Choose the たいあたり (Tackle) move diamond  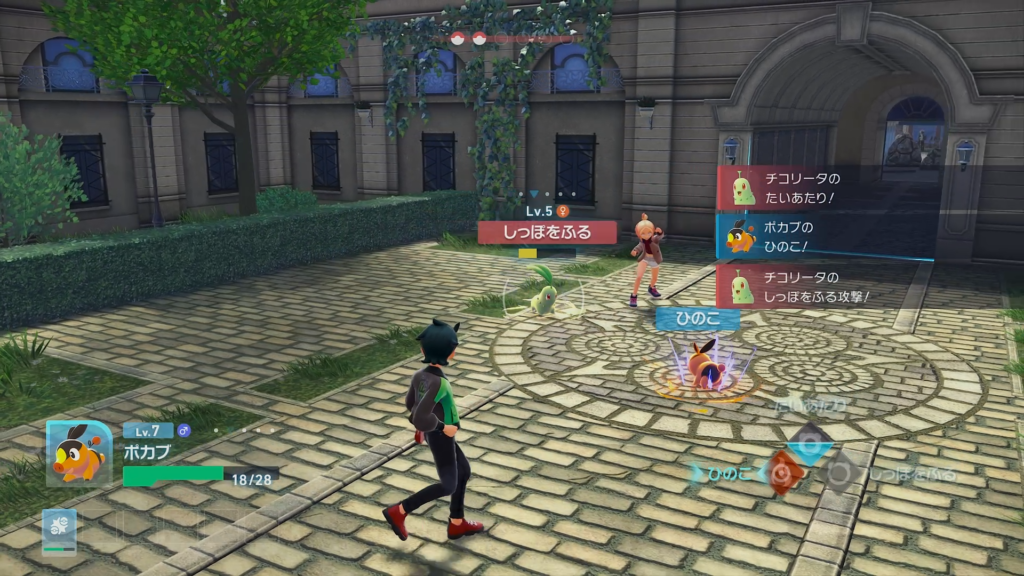(811, 441)
